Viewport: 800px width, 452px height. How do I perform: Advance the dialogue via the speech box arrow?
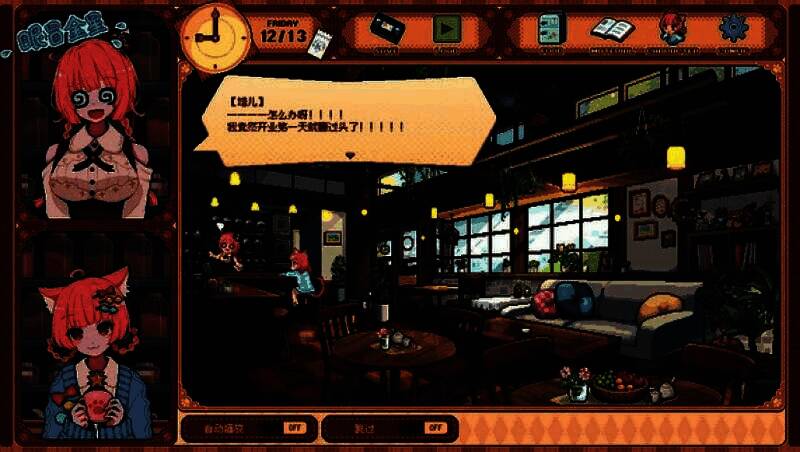point(349,155)
